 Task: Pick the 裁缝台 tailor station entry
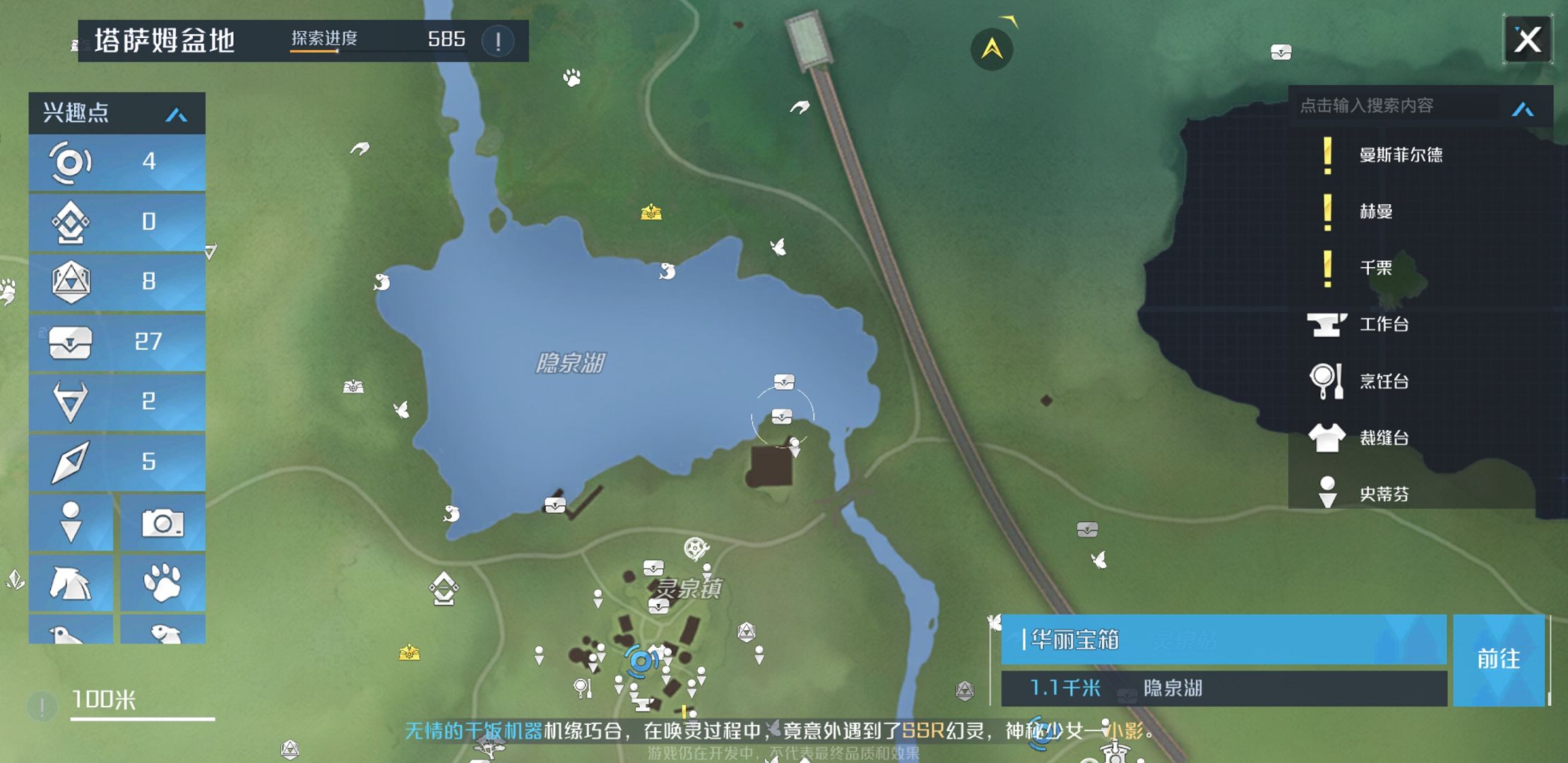coord(1384,438)
